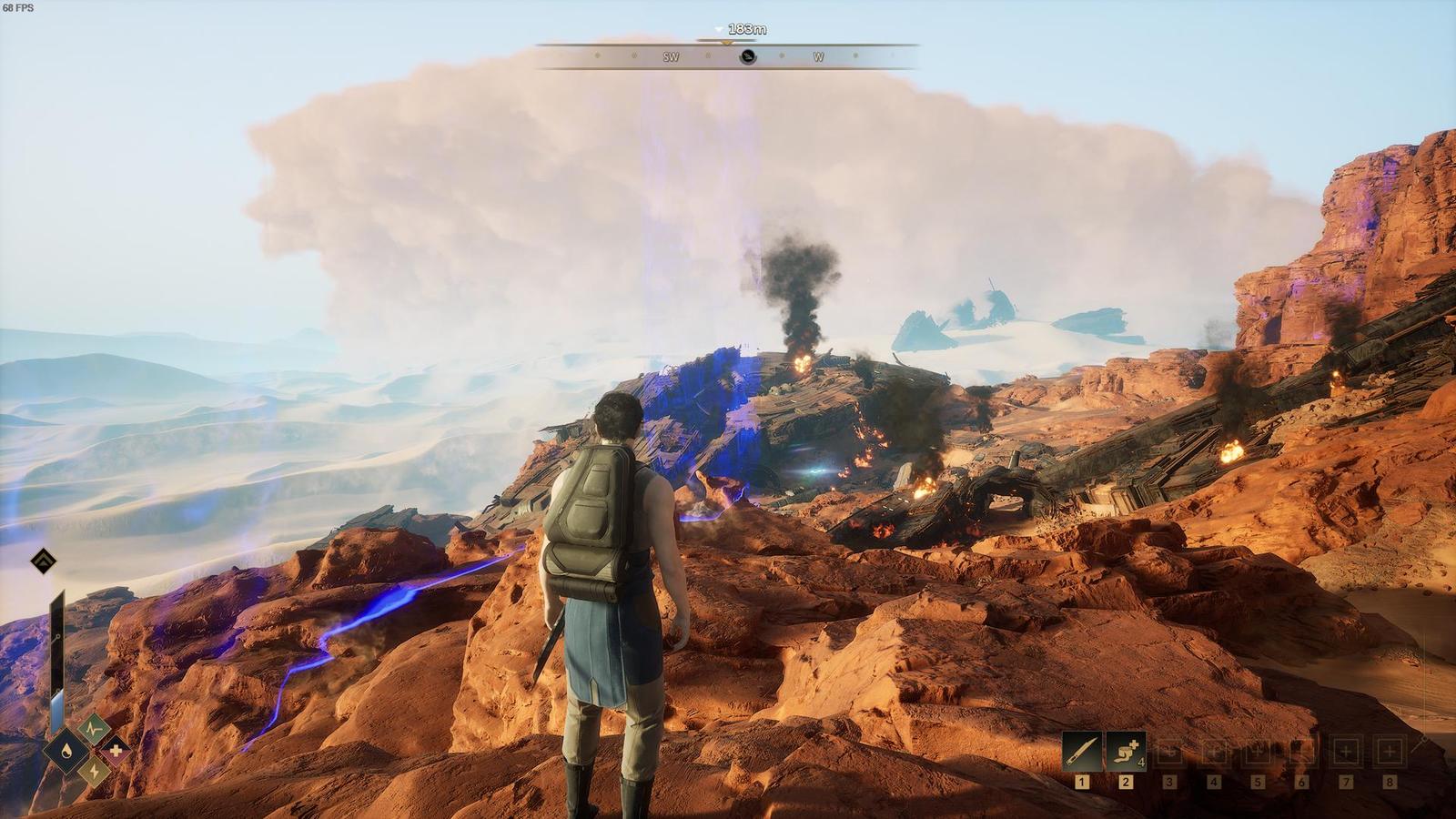Click the lightning energy diamond icon
The height and width of the screenshot is (819, 1456).
(92, 772)
